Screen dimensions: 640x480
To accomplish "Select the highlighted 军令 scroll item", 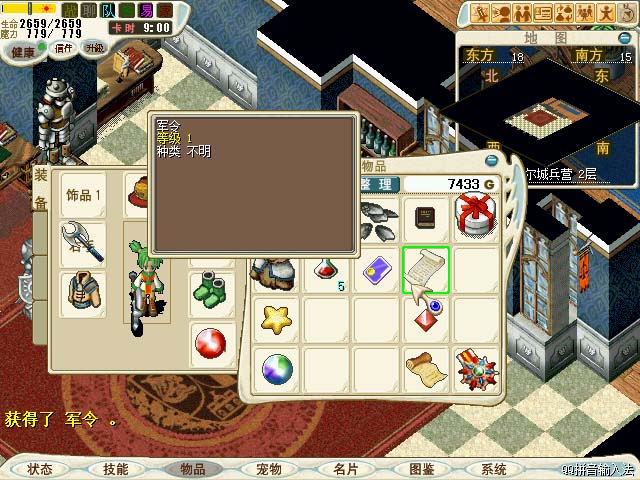I will click(426, 270).
